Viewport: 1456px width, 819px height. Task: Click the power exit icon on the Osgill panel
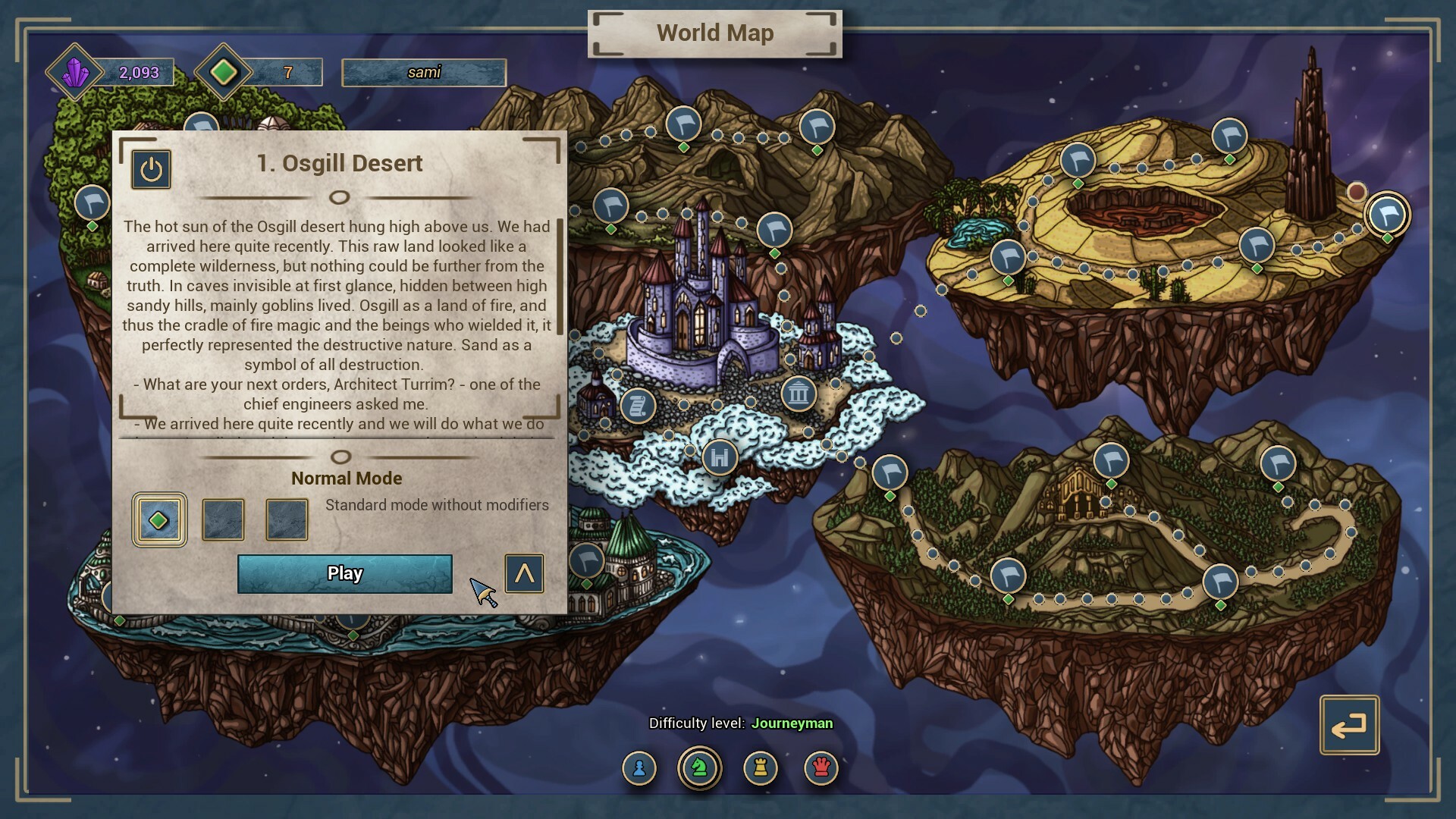click(x=151, y=170)
